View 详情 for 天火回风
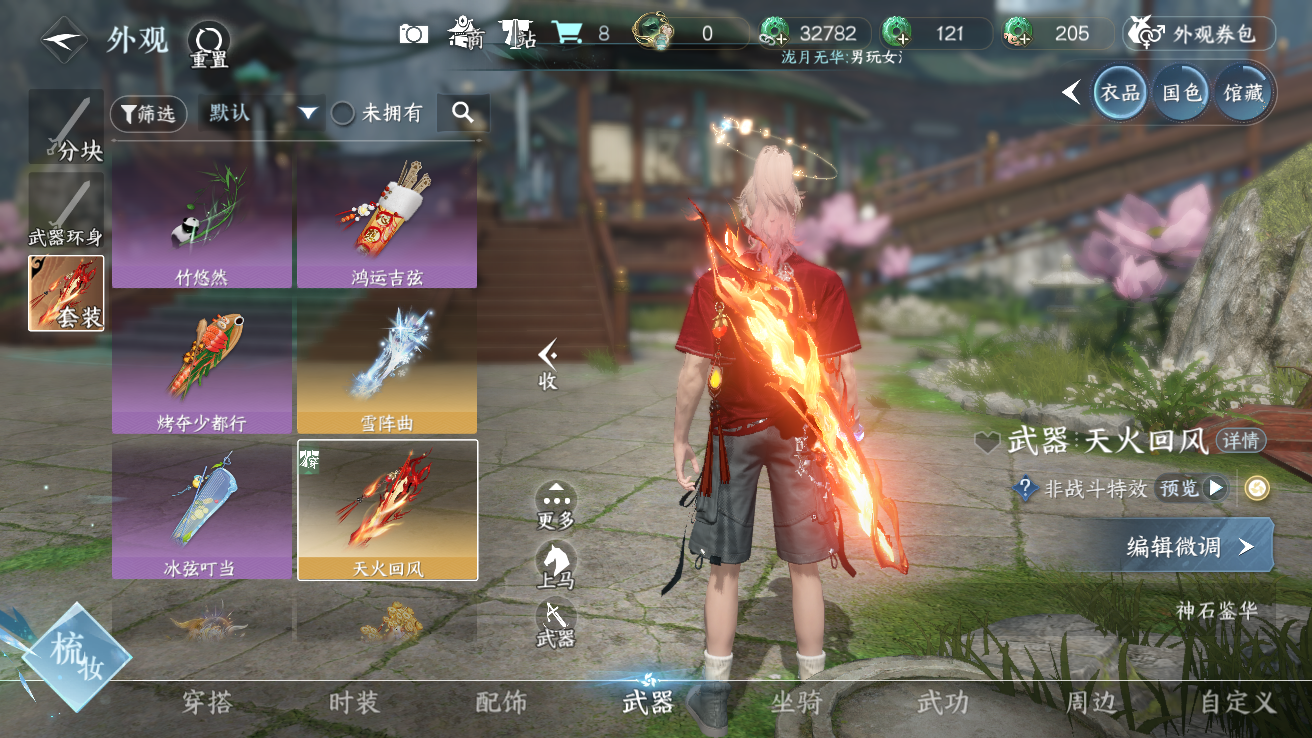 (1240, 441)
